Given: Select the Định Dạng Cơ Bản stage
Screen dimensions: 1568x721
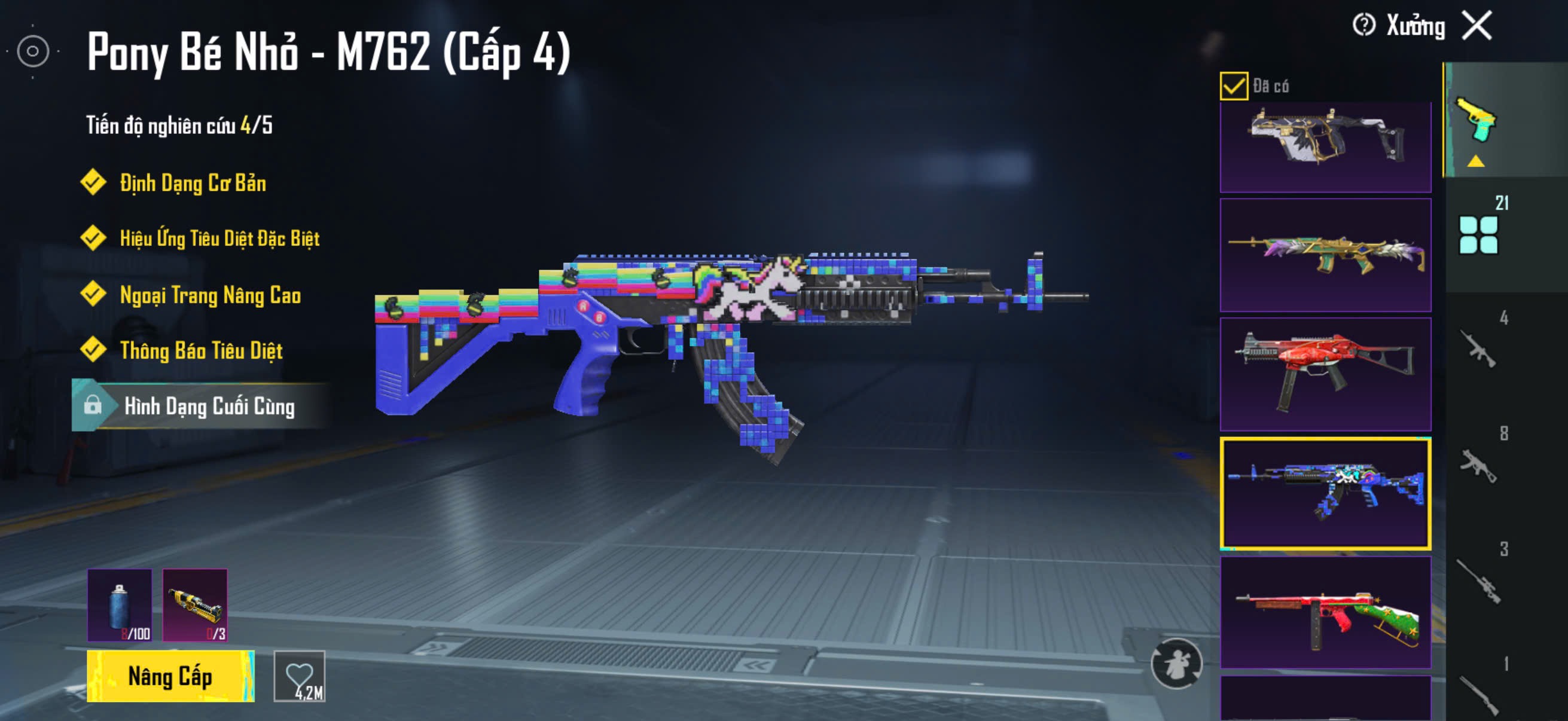Looking at the screenshot, I should pyautogui.click(x=193, y=182).
